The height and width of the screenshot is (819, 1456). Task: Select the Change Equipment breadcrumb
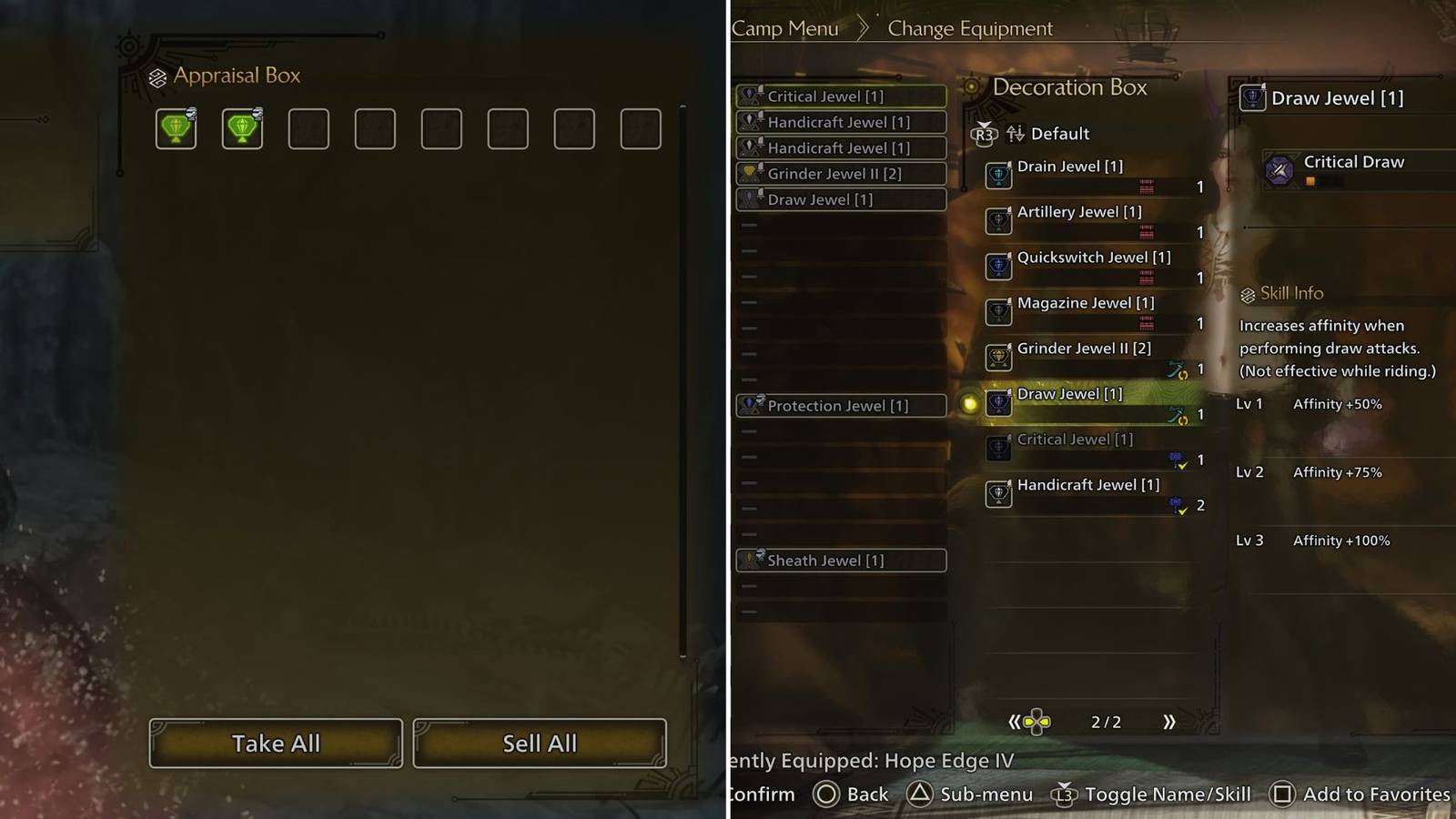click(969, 28)
